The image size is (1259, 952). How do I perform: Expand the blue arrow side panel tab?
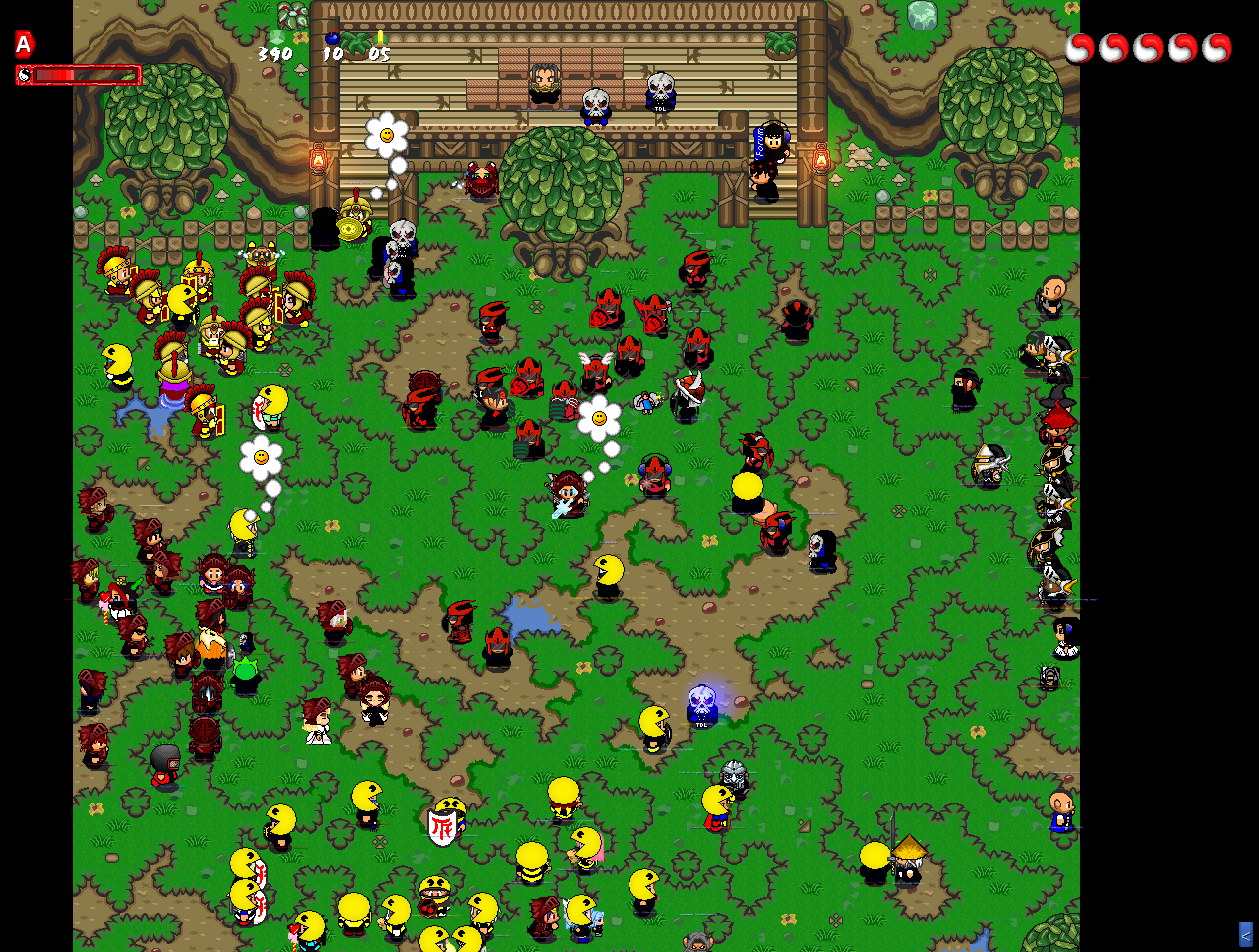(x=1245, y=933)
